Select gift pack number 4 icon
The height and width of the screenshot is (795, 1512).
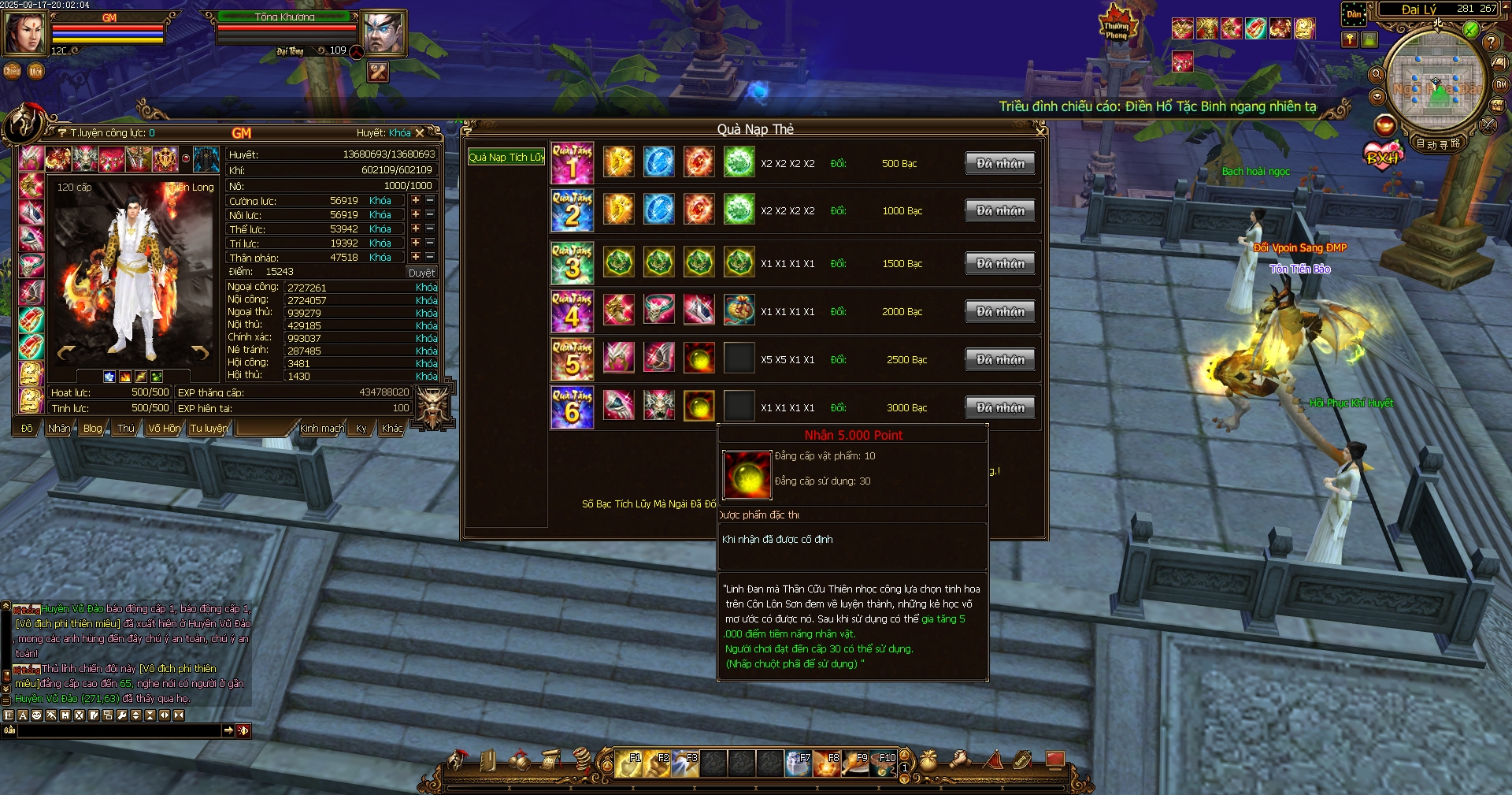(x=572, y=311)
